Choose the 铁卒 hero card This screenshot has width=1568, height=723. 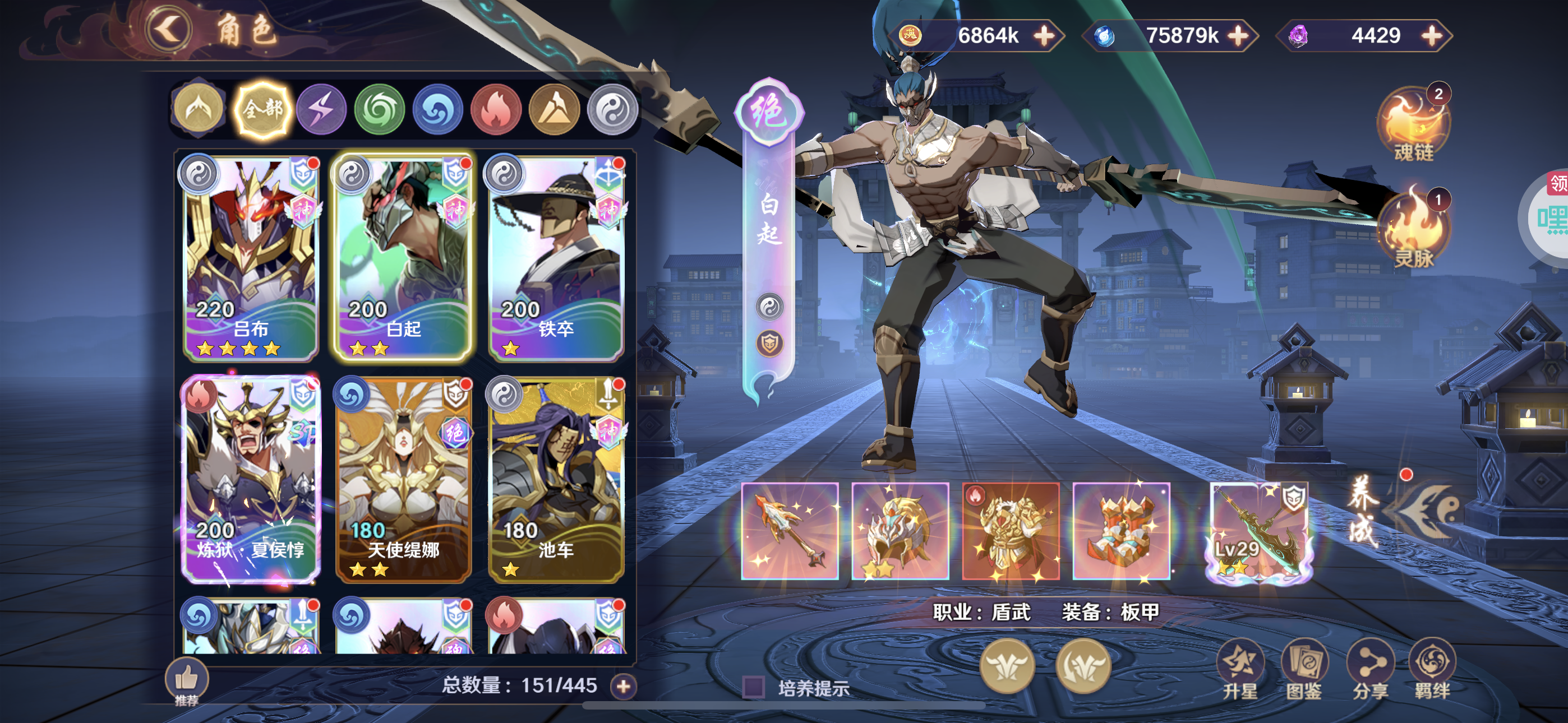pos(556,257)
